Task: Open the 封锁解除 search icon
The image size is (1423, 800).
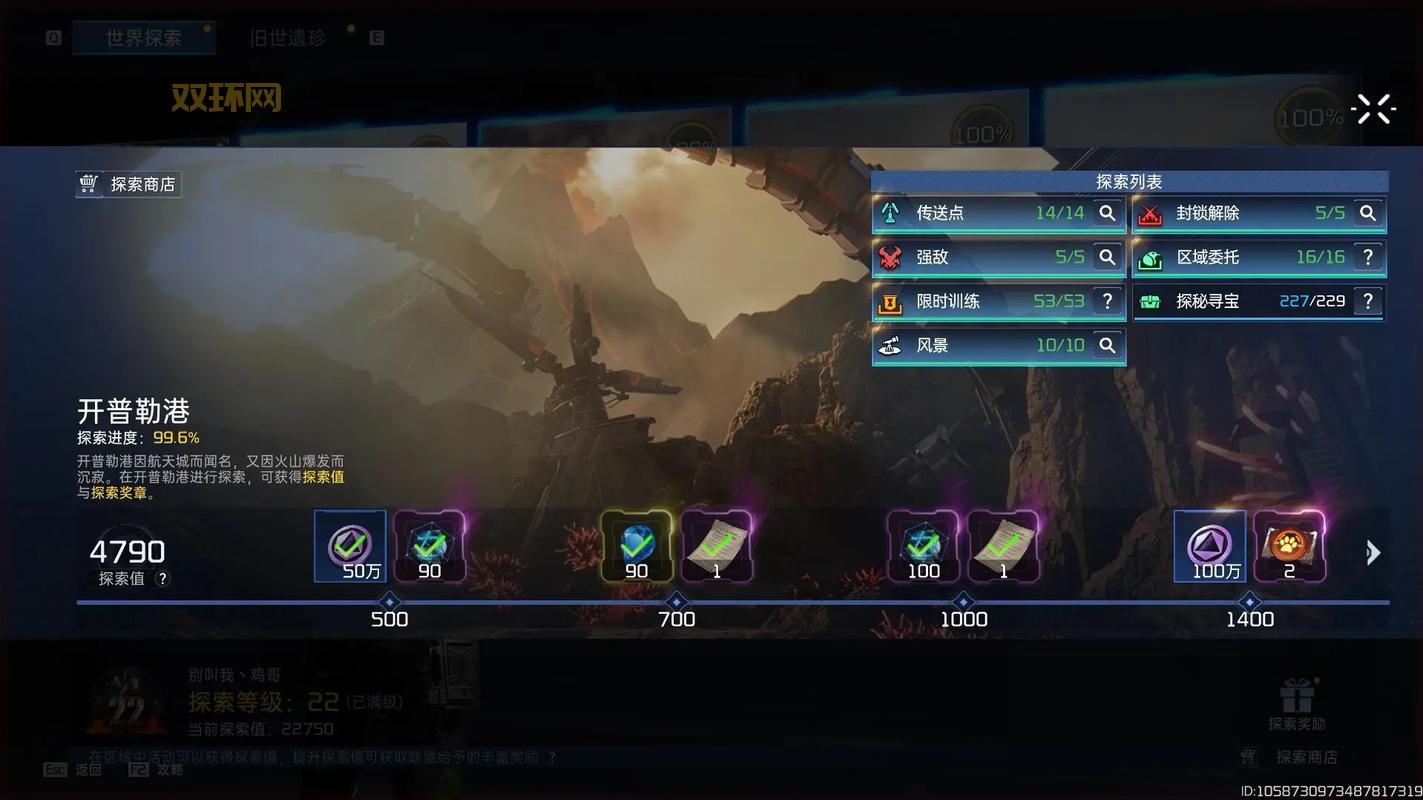Action: [1368, 213]
